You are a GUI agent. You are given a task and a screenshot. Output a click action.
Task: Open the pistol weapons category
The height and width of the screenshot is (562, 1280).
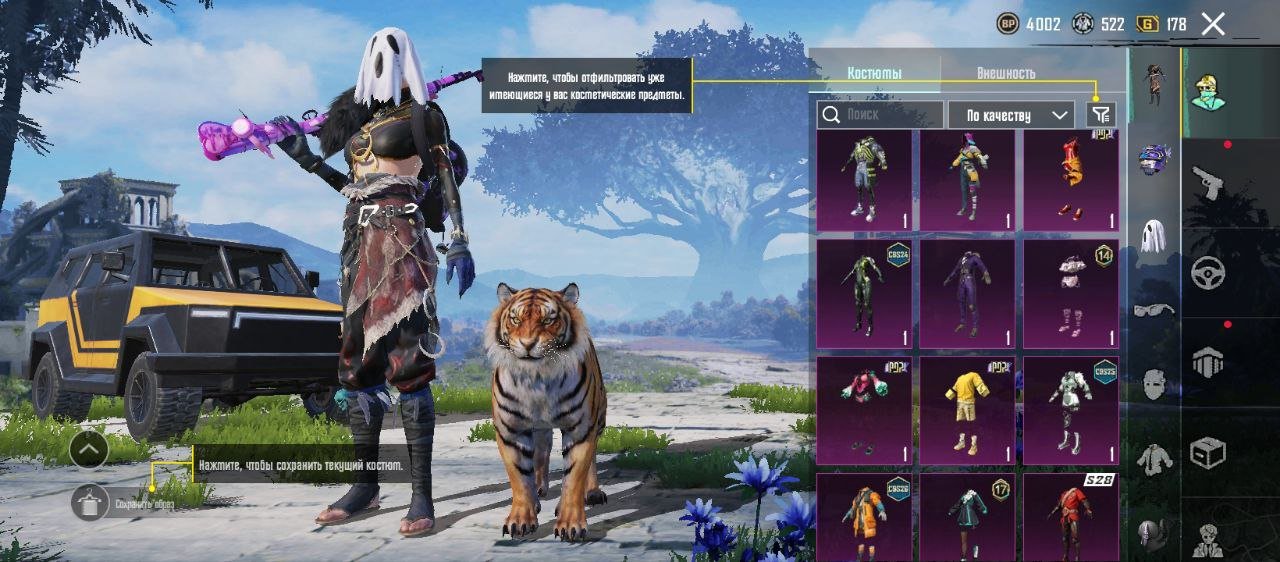click(1208, 183)
